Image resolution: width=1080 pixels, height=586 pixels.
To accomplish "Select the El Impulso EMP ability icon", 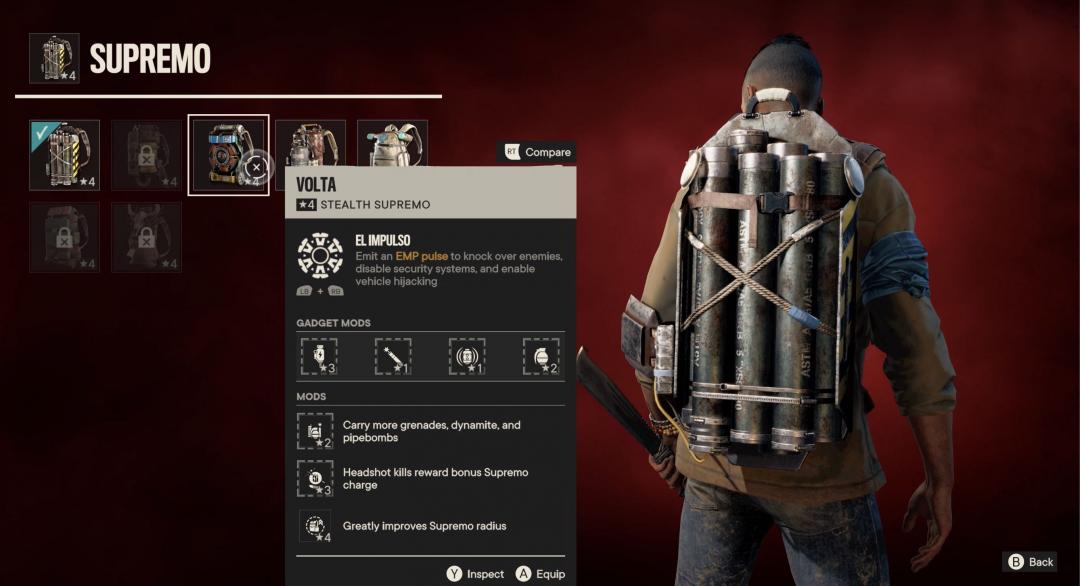I will [x=320, y=255].
